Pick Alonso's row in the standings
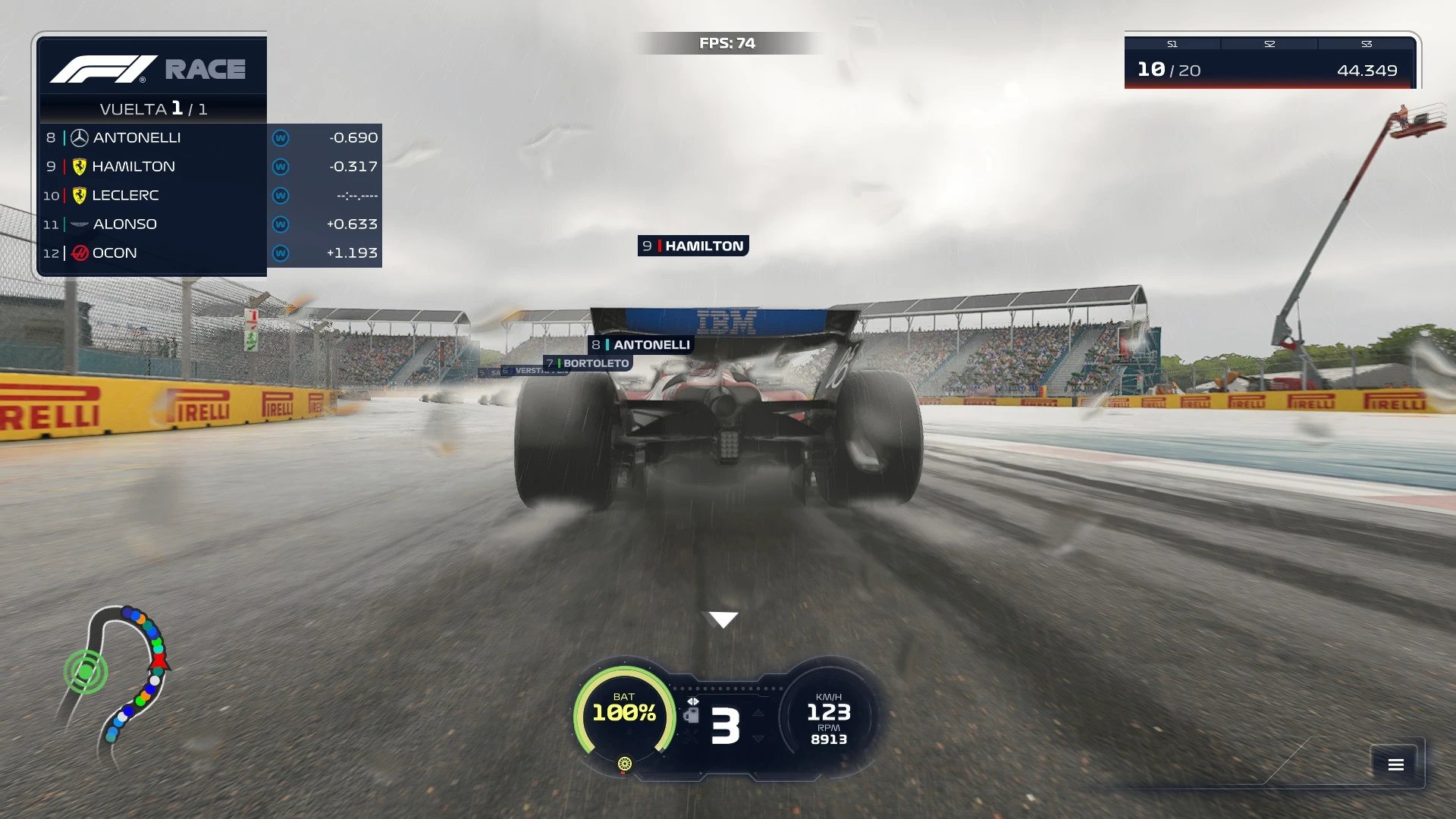The width and height of the screenshot is (1456, 819). [210, 224]
